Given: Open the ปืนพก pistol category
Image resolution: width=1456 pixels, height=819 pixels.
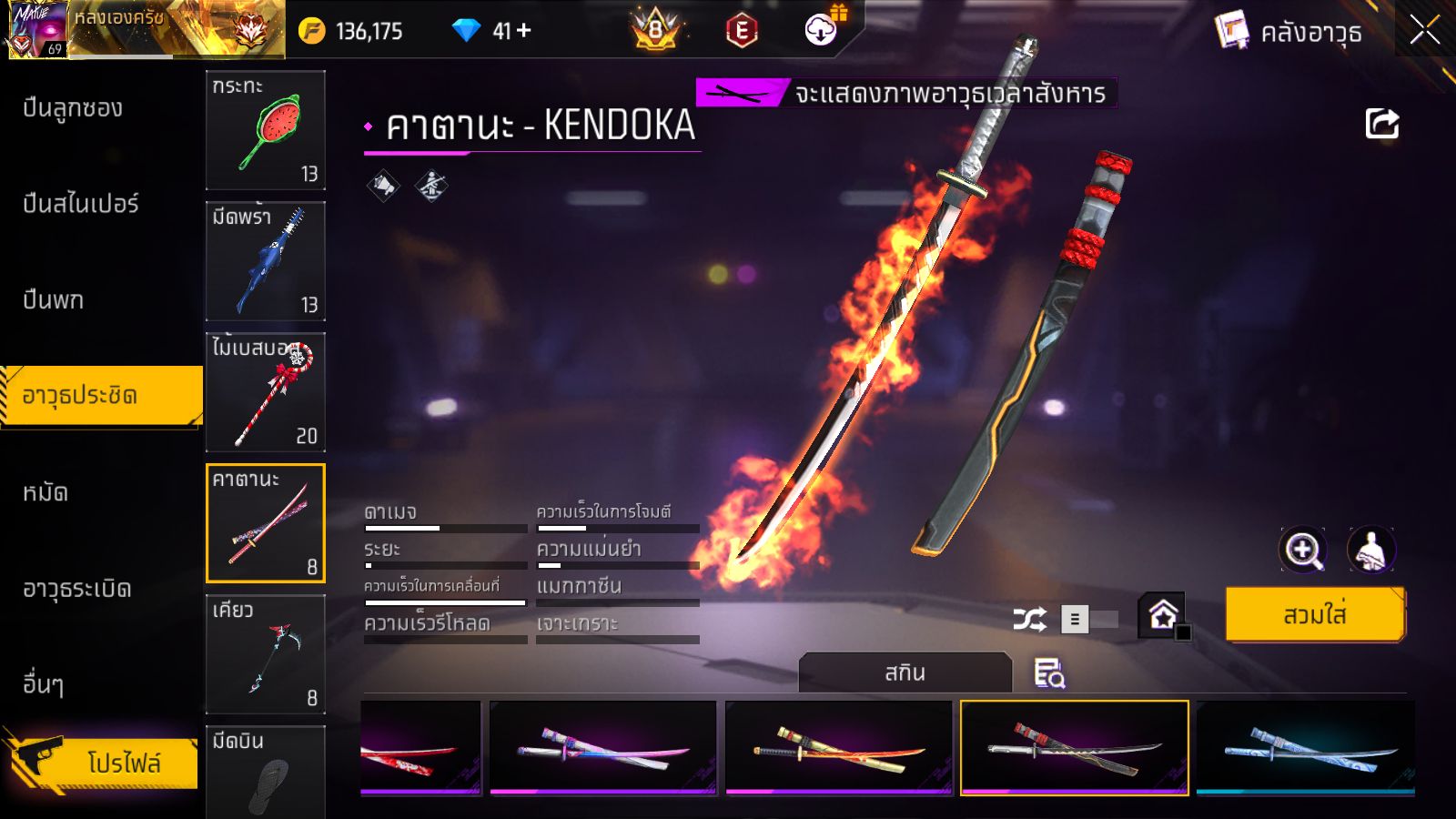Looking at the screenshot, I should point(53,300).
